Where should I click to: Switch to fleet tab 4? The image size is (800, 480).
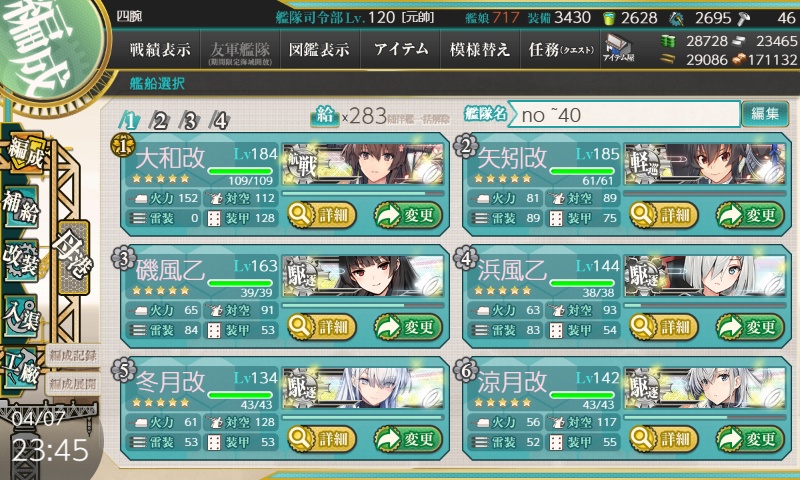pos(219,121)
